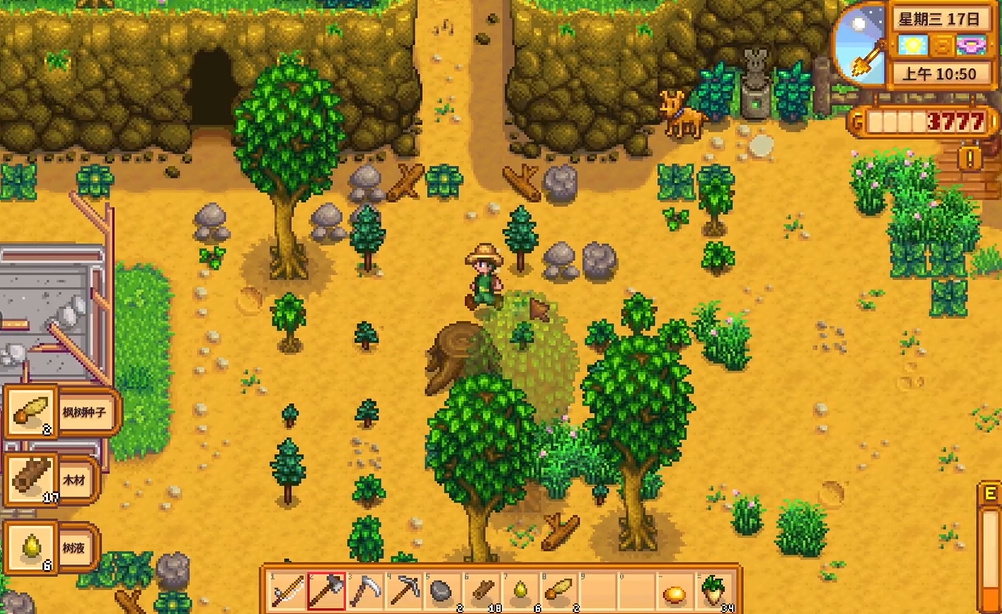Select the axe hotbar slot
This screenshot has height=614, width=1002.
326,590
